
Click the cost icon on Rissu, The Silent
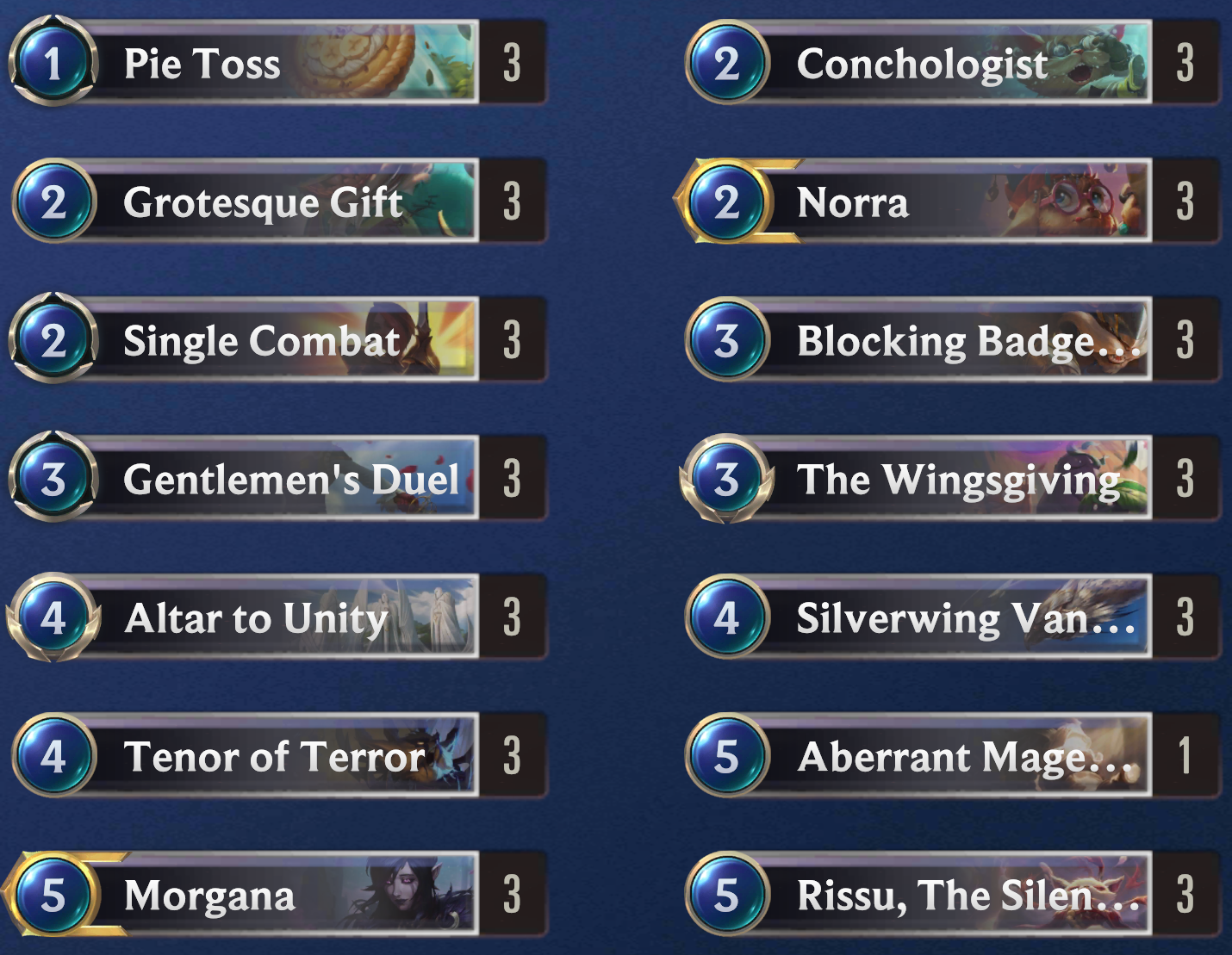point(728,895)
